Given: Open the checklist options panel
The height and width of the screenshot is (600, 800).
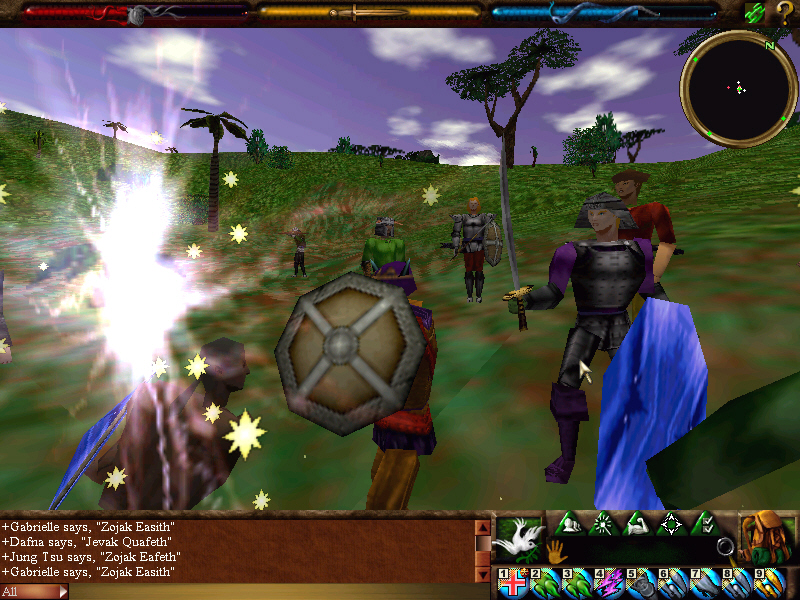Looking at the screenshot, I should [706, 523].
